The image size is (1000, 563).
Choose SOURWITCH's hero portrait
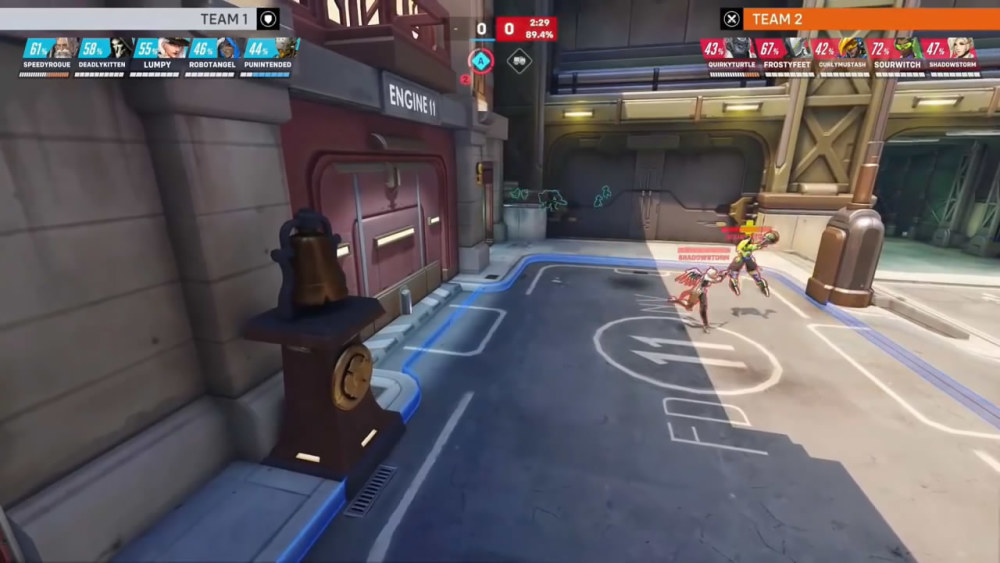click(x=906, y=48)
